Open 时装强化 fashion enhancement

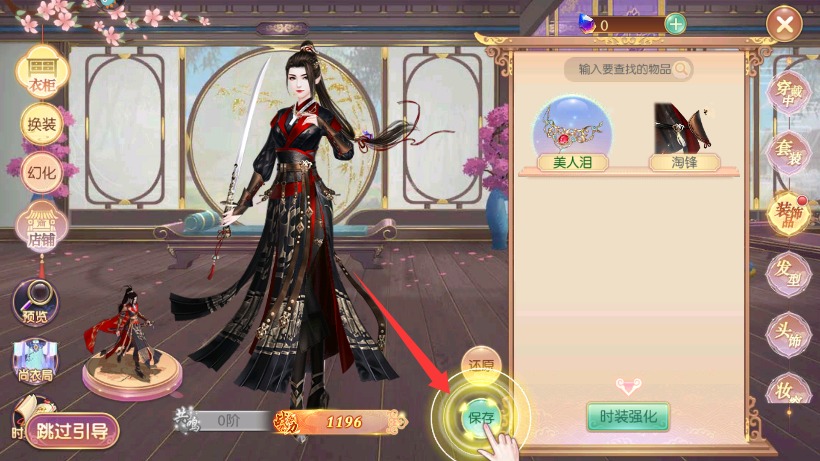point(628,417)
